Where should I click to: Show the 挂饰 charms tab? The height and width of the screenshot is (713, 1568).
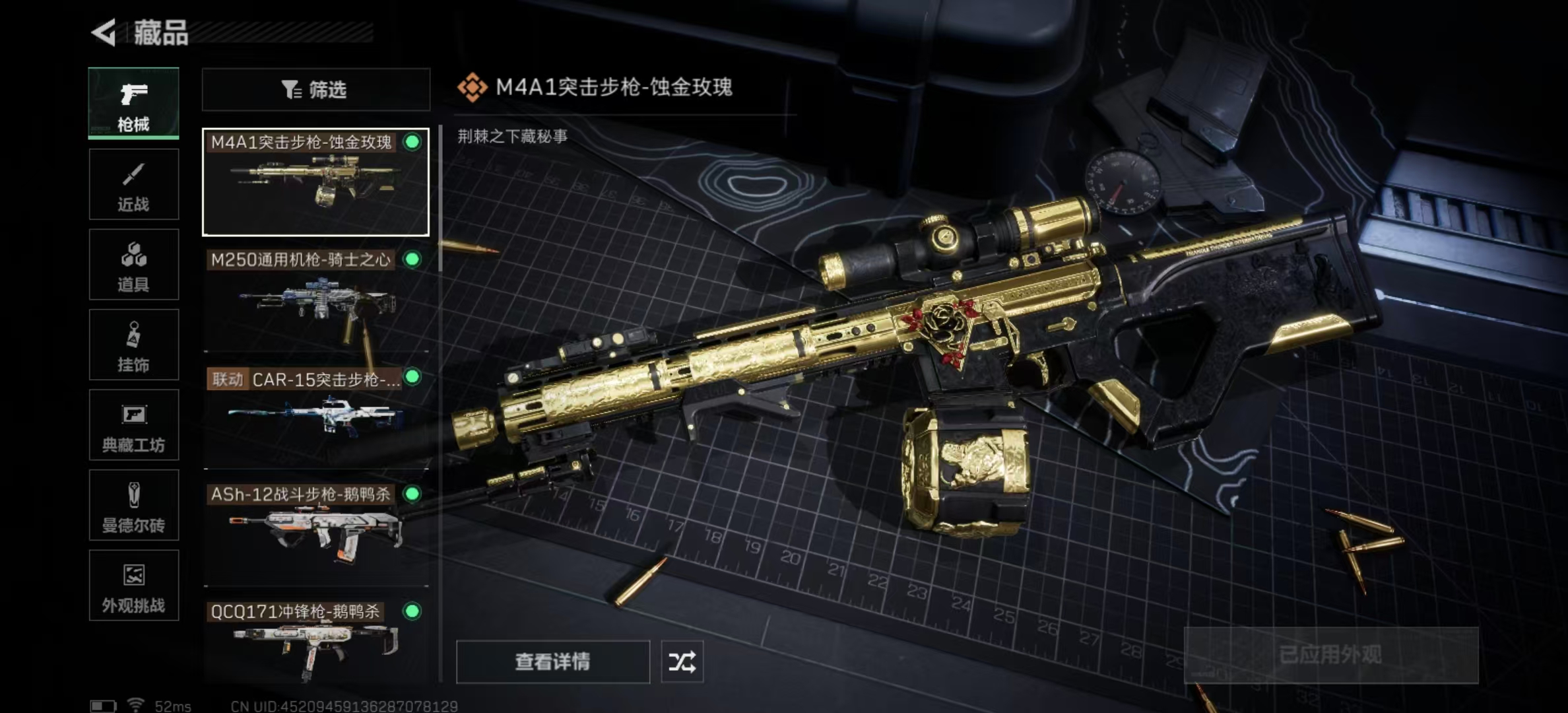[133, 345]
